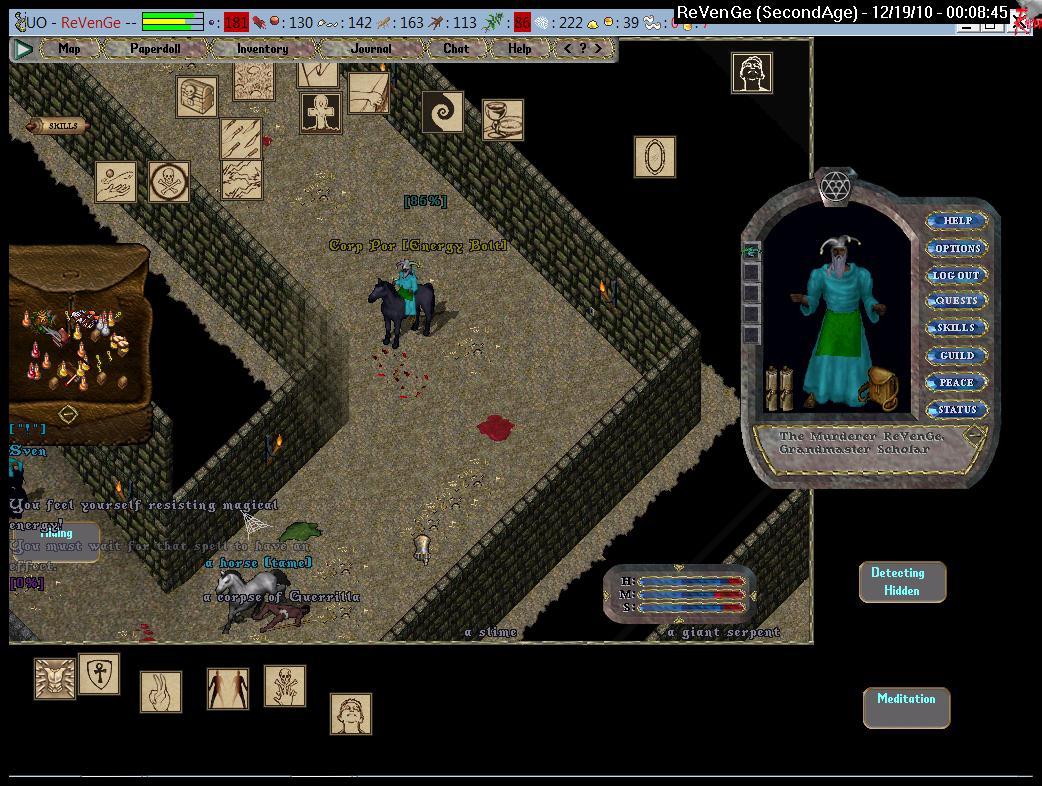This screenshot has width=1042, height=786.
Task: Toggle the PEACE war mode button
Action: tap(956, 382)
